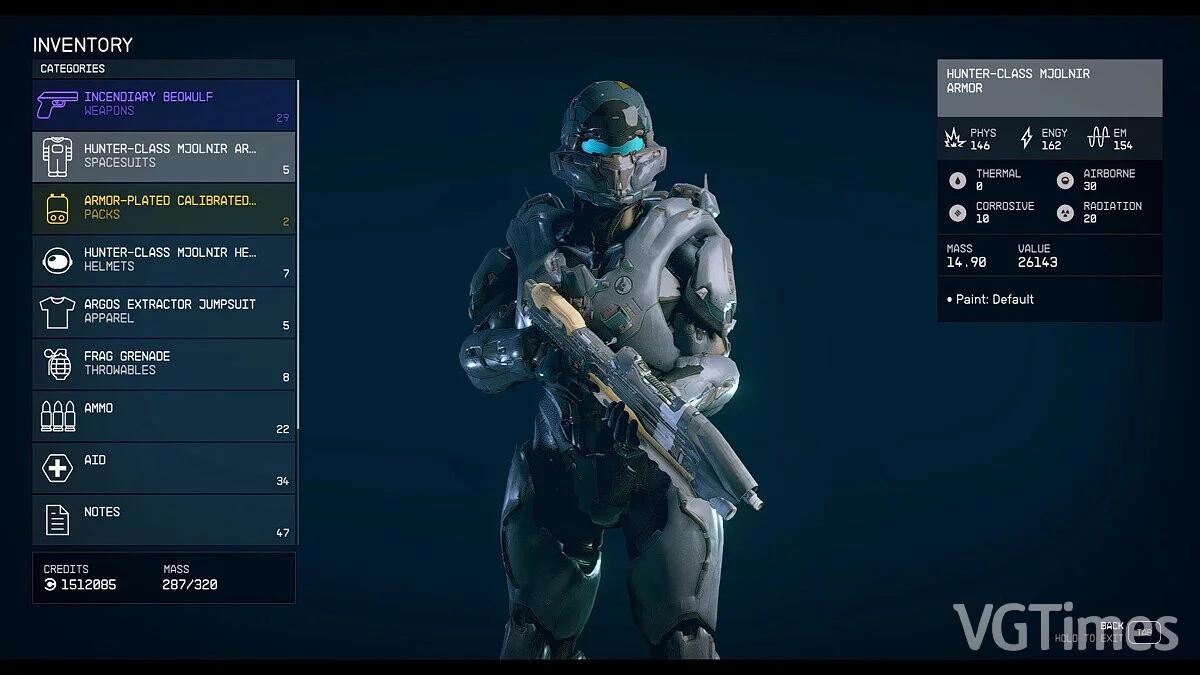Choose the Helmets category
Viewport: 1200px width, 675px height.
pos(164,260)
